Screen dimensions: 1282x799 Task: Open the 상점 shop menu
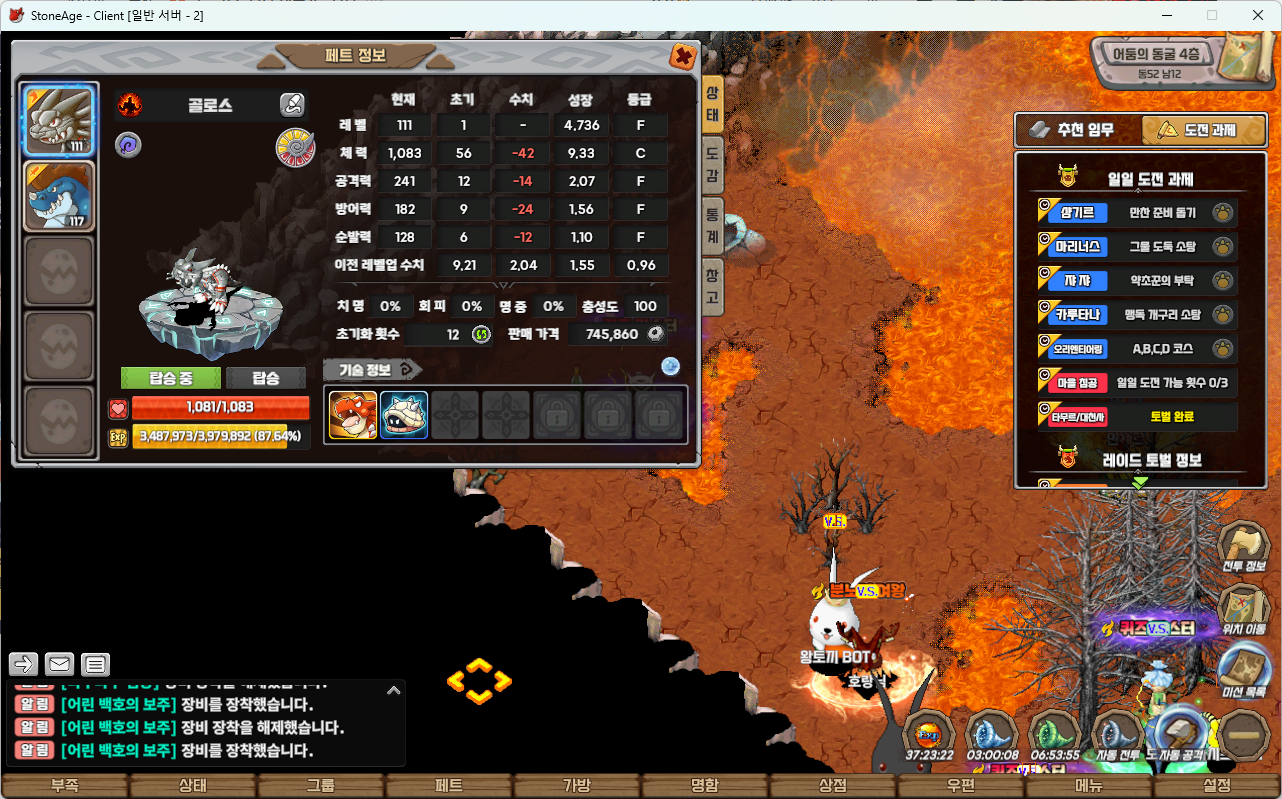[833, 786]
